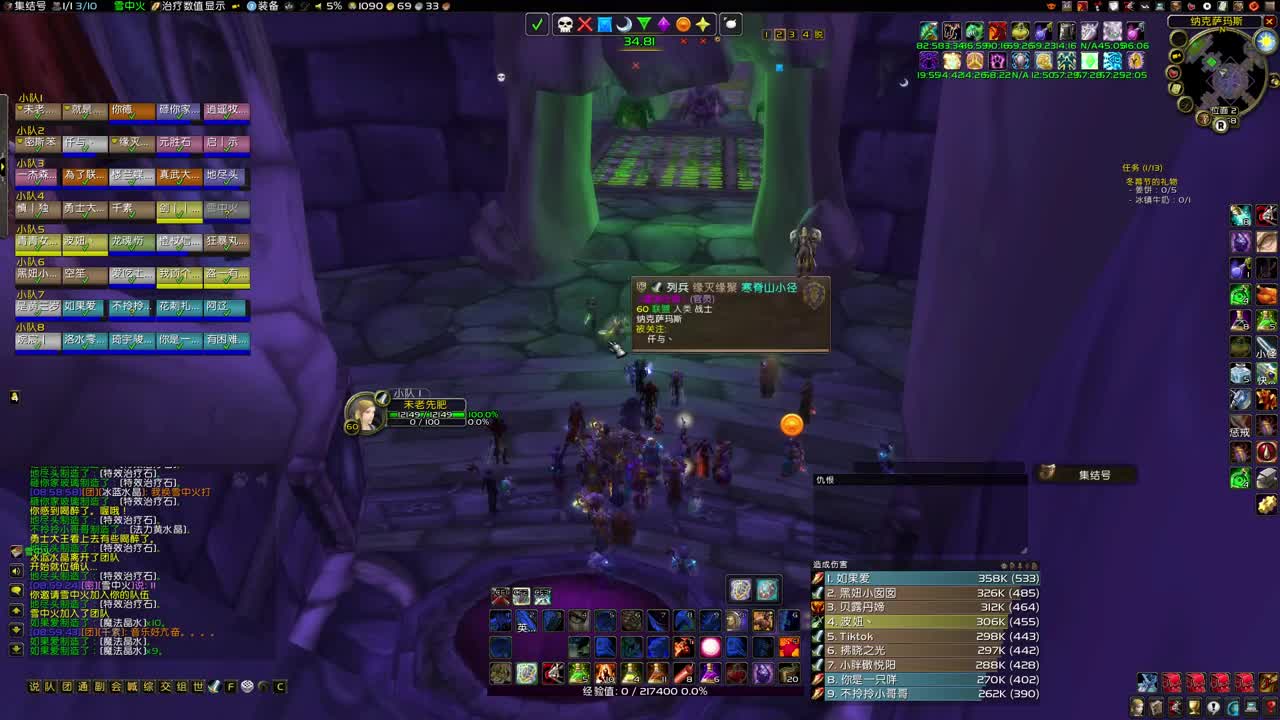The image size is (1280, 720).
Task: Click the dice icon in the chat bar
Action: [247, 687]
